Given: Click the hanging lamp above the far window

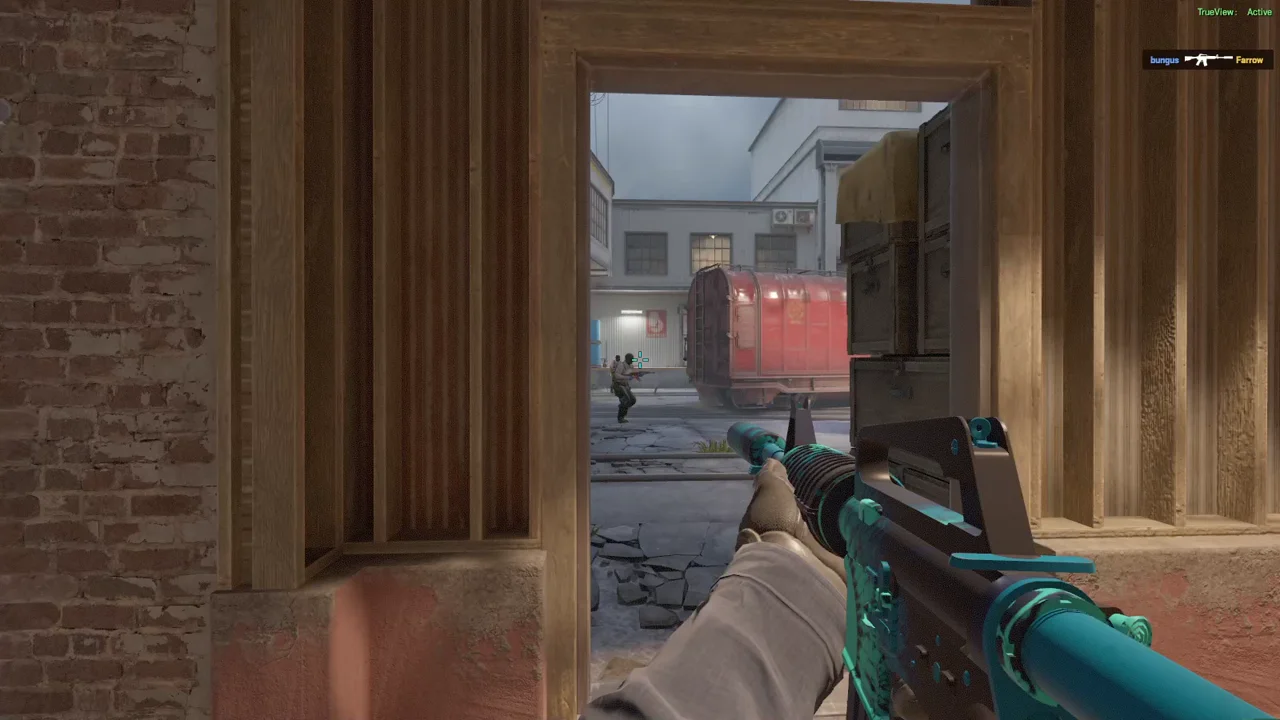Looking at the screenshot, I should point(712,235).
